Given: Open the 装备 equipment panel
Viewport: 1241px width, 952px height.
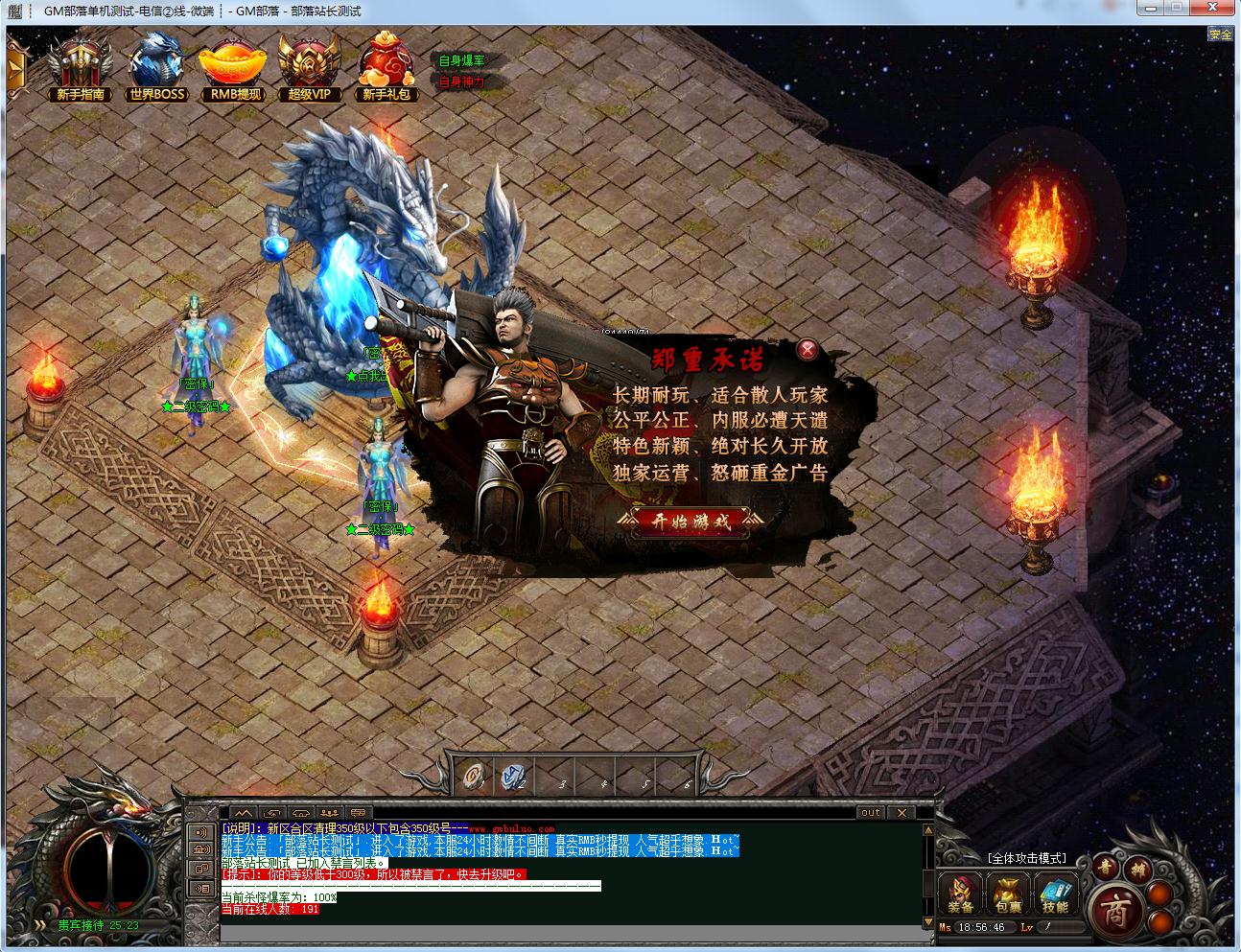Looking at the screenshot, I should pos(960,894).
